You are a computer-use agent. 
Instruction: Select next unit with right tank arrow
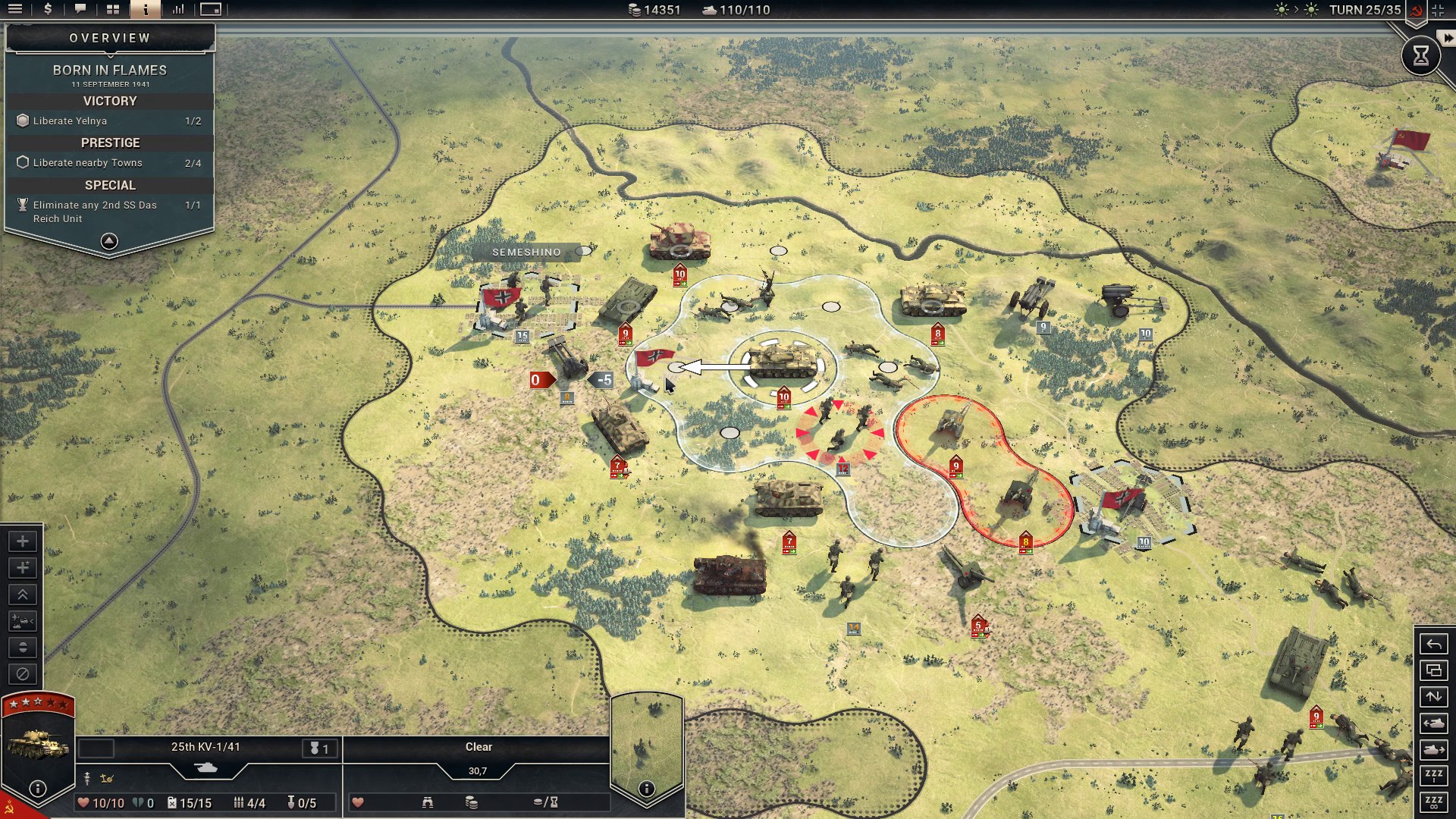tap(1433, 750)
